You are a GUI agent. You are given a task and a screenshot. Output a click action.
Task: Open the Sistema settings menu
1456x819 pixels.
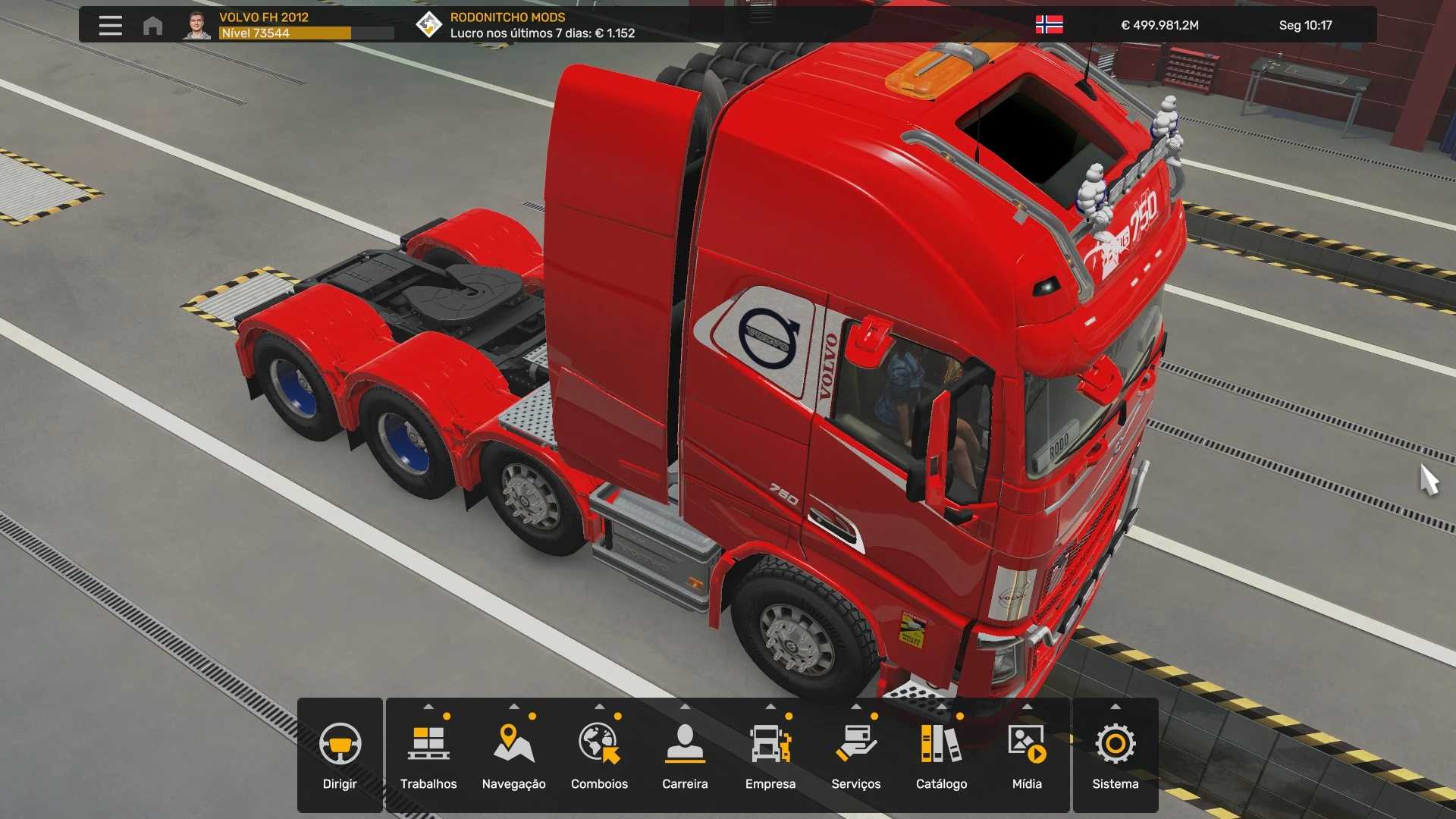coord(1115,755)
